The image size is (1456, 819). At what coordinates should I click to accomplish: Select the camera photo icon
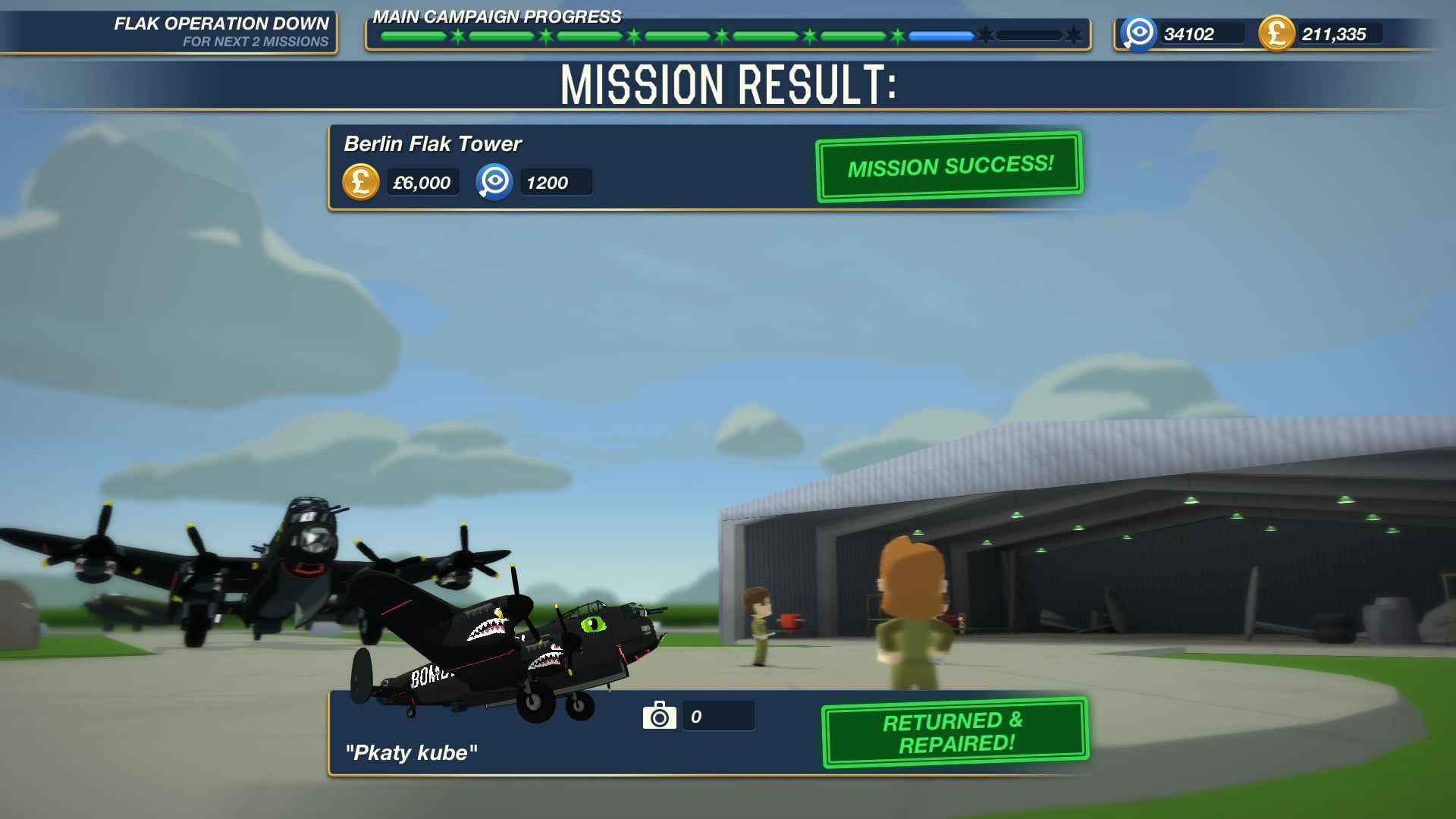[659, 715]
